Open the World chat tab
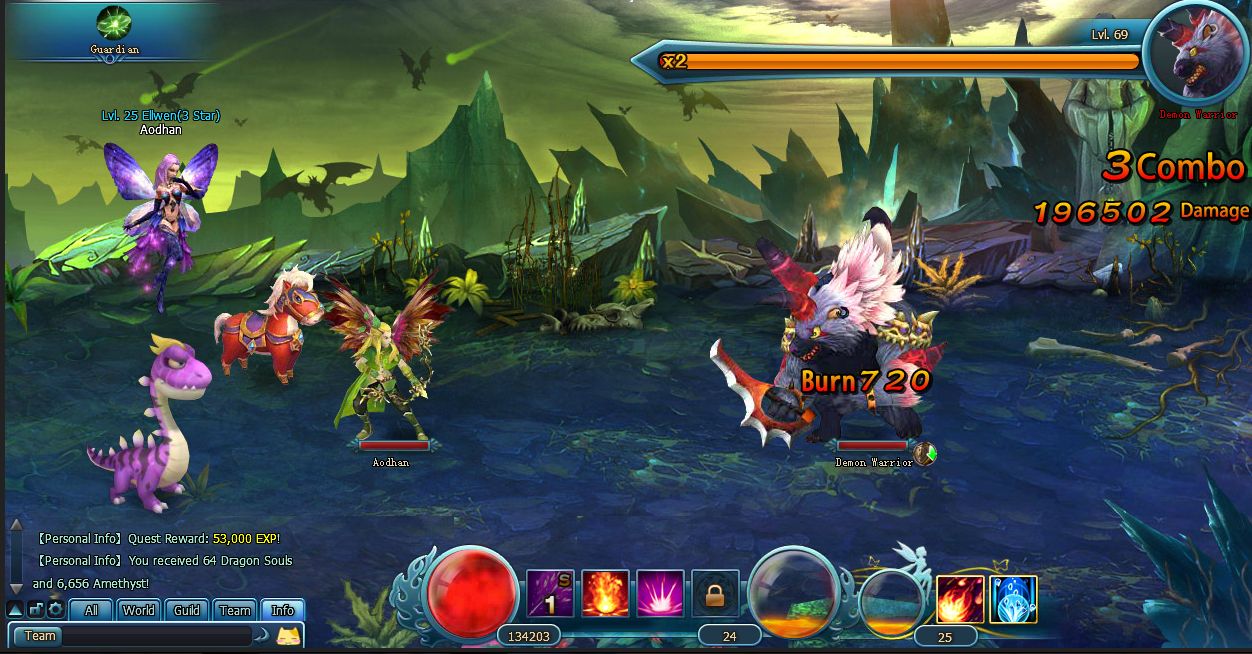 point(139,610)
